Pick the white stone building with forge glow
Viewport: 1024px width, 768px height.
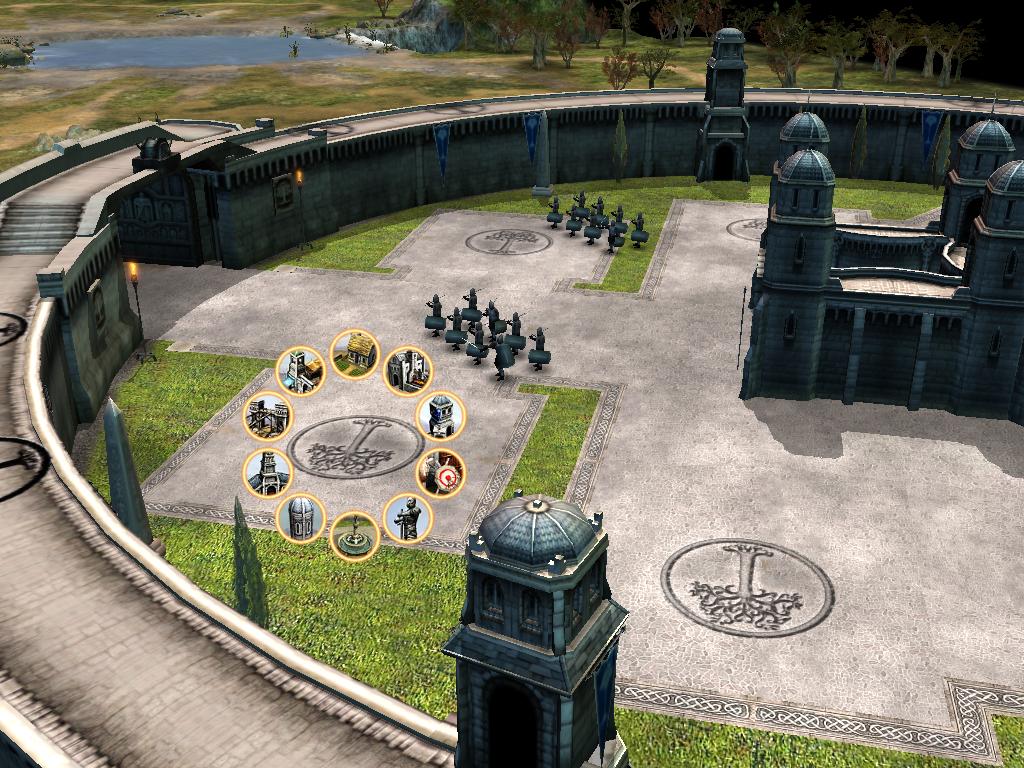click(x=408, y=371)
